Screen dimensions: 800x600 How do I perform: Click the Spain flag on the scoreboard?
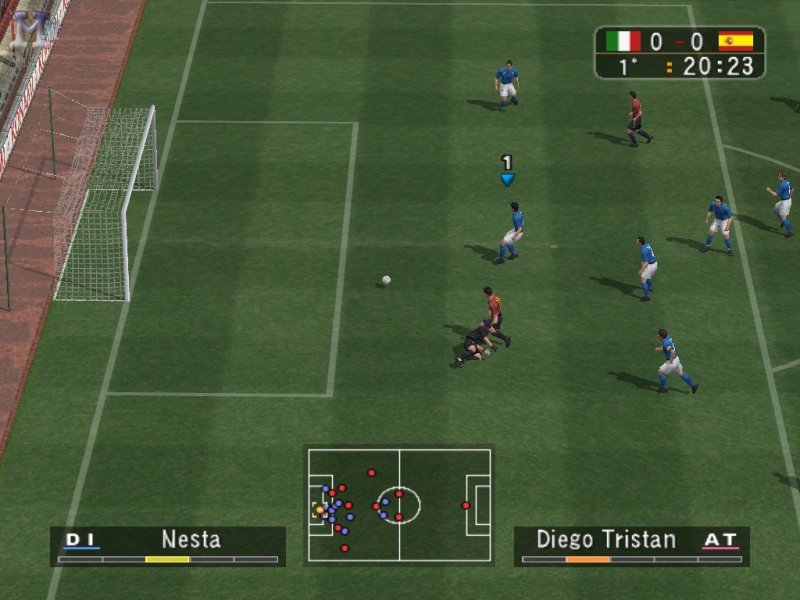pyautogui.click(x=735, y=41)
